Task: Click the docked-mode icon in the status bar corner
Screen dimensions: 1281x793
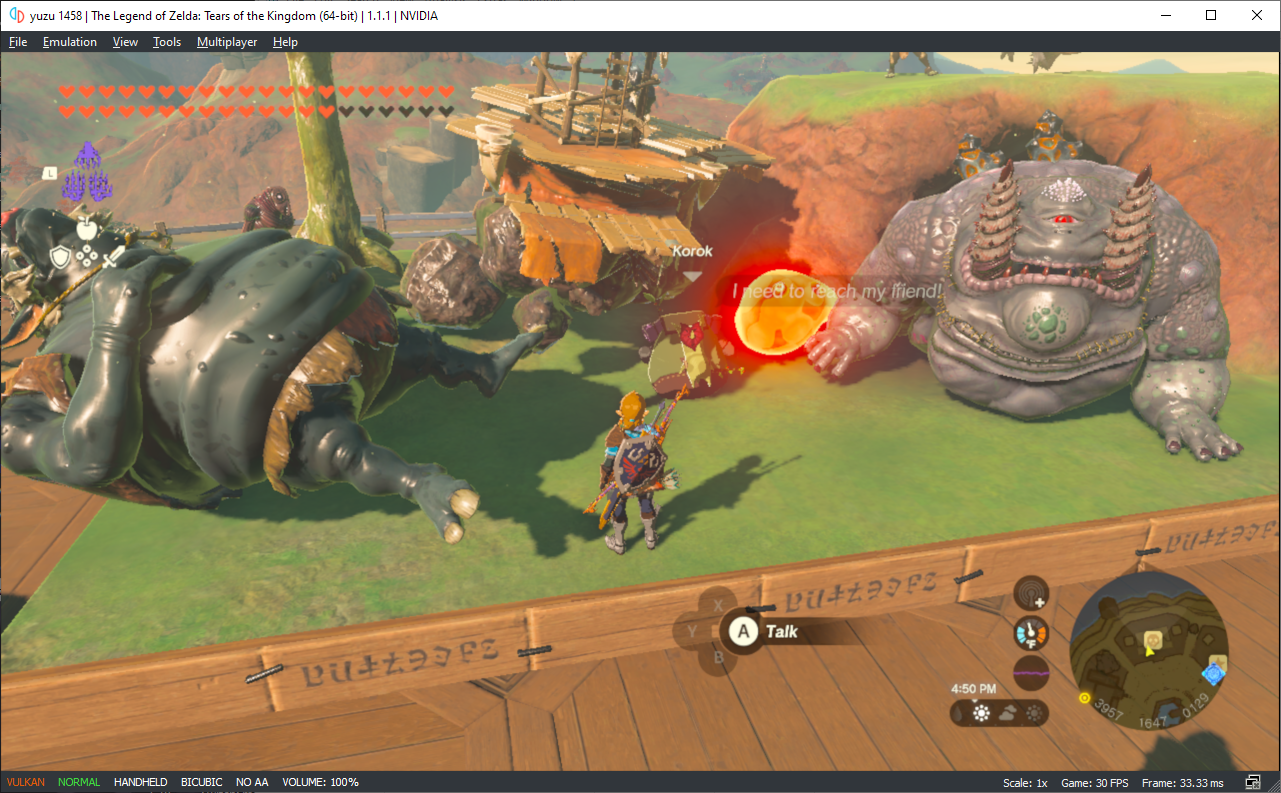Action: [1252, 781]
